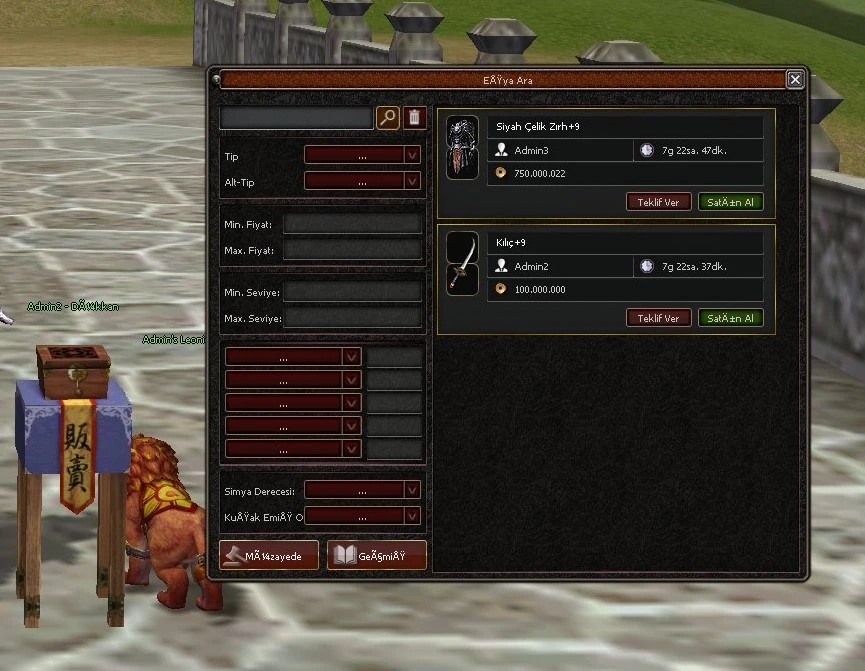Image resolution: width=865 pixels, height=671 pixels.
Task: Buy the Siyah Çelik Zırh+9
Action: coord(730,202)
